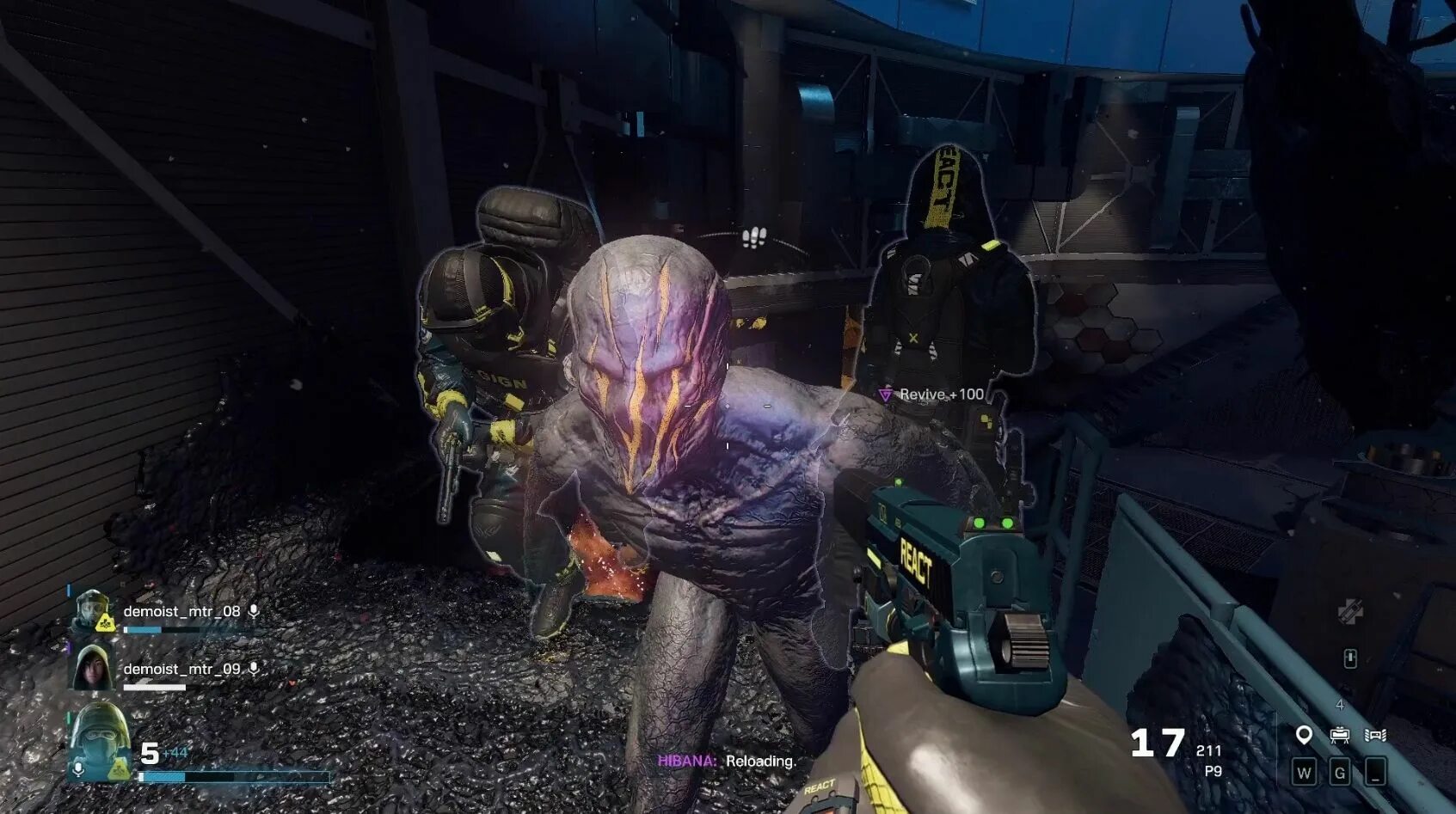Deploy the recon drone icon

tap(1375, 735)
